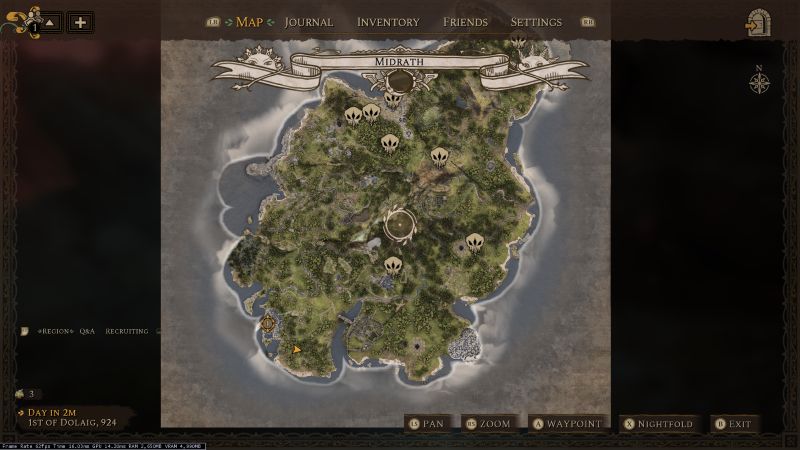Switch to the Journal tab
Viewport: 800px width, 450px height.
tap(308, 22)
